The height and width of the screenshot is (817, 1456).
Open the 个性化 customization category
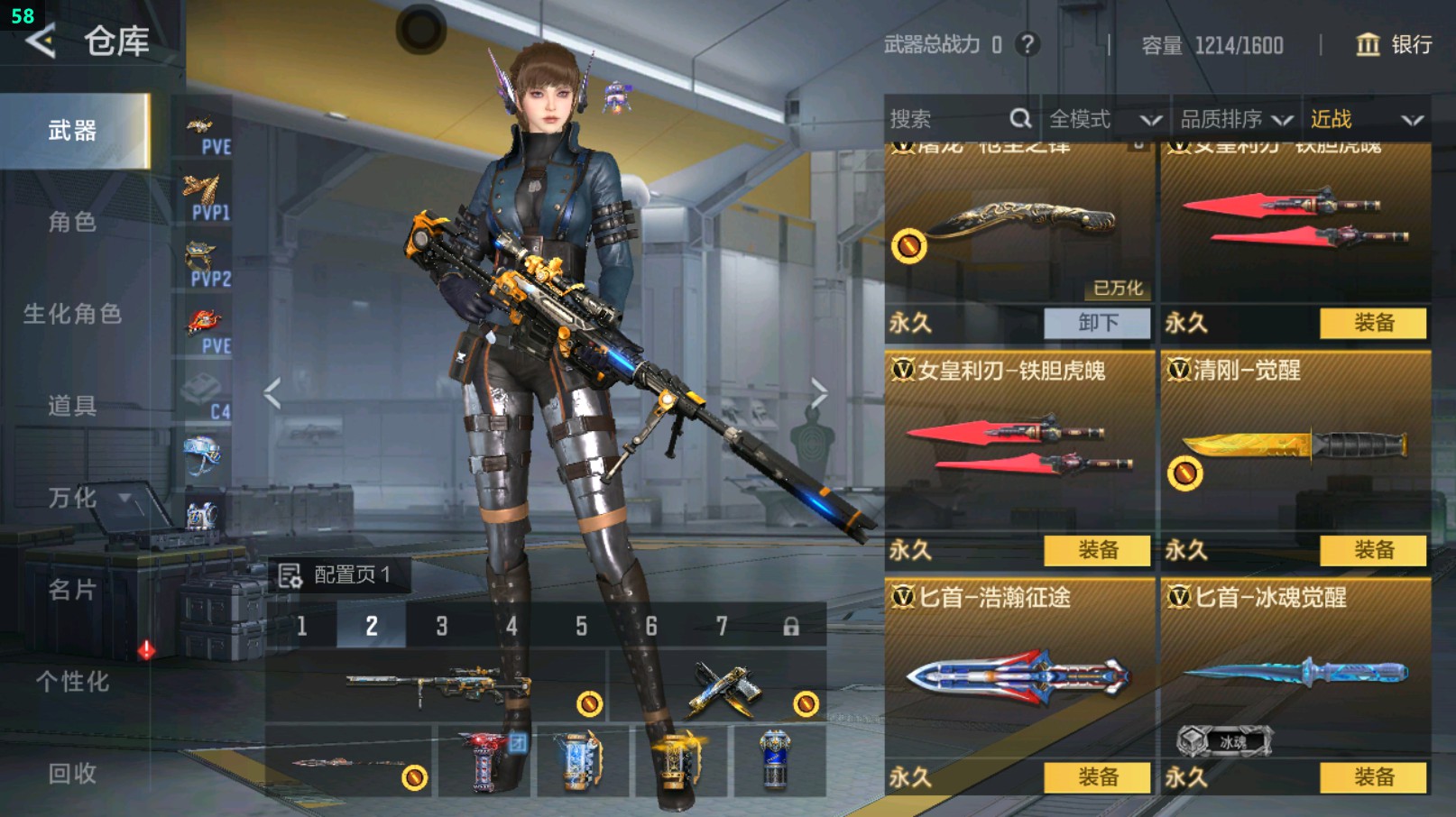[x=73, y=682]
